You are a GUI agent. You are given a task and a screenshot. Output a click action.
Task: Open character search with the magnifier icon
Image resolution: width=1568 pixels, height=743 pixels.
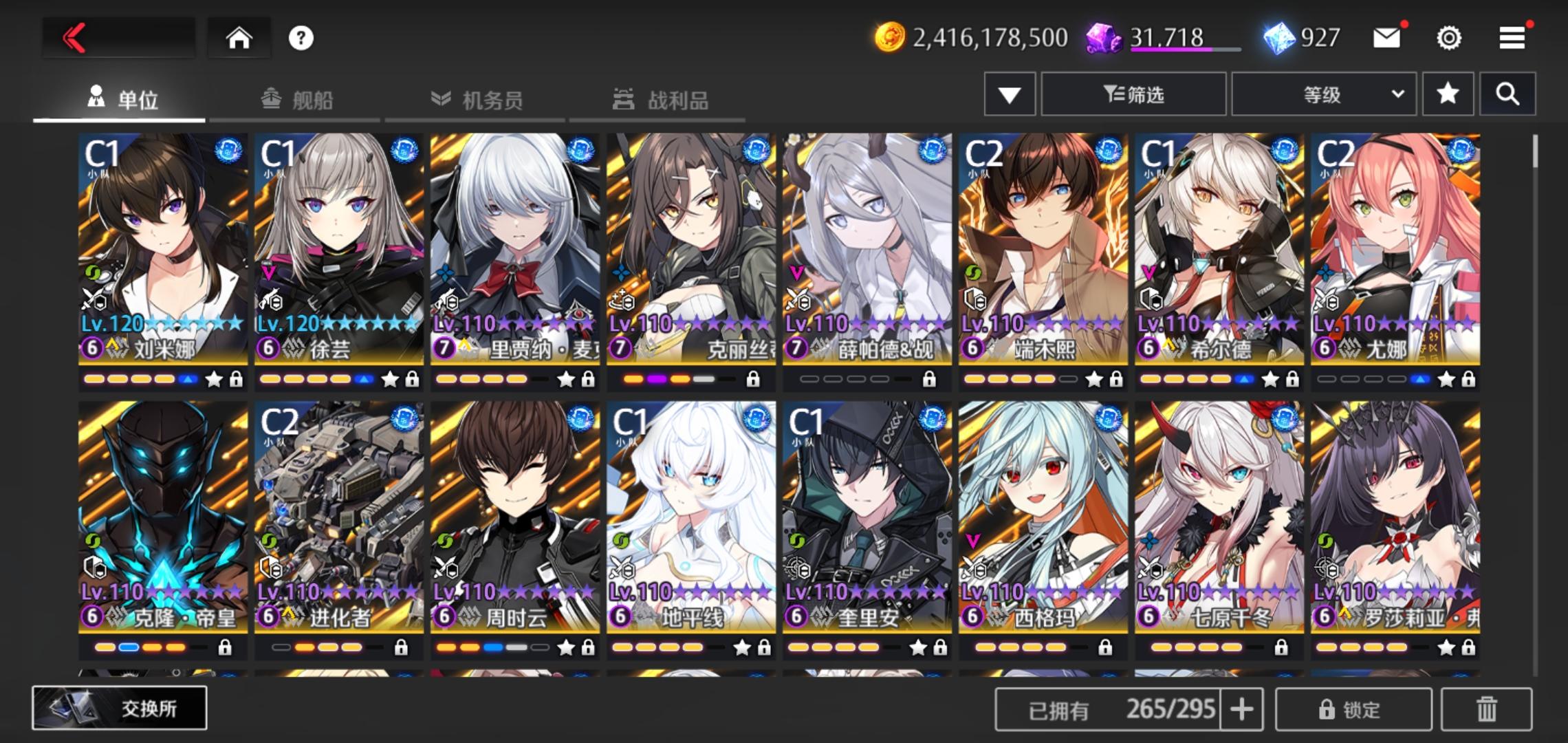click(x=1507, y=94)
